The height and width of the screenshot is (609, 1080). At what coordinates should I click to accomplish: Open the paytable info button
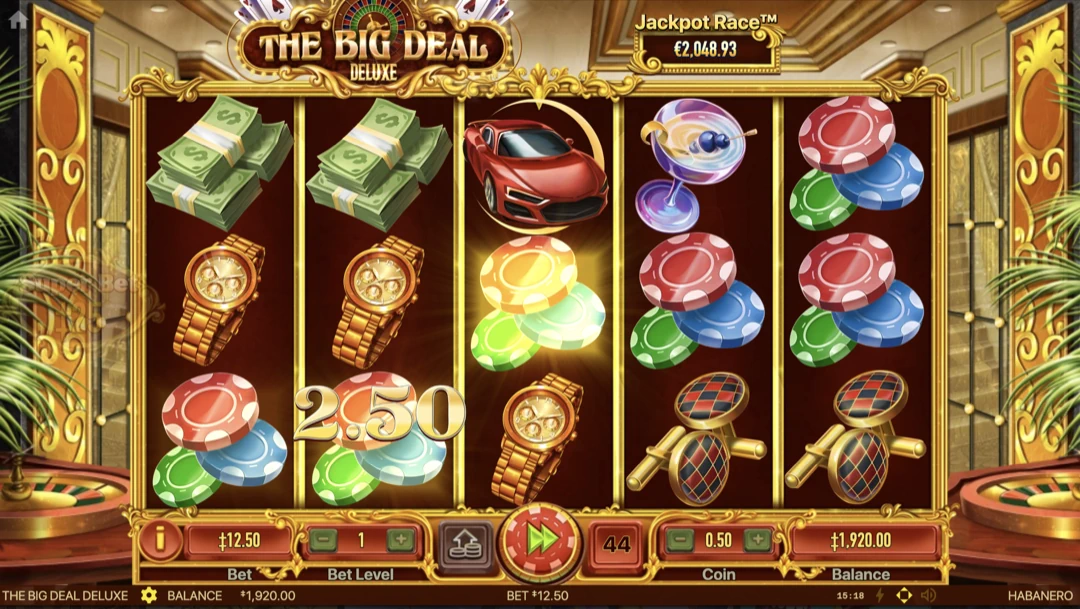pyautogui.click(x=159, y=541)
